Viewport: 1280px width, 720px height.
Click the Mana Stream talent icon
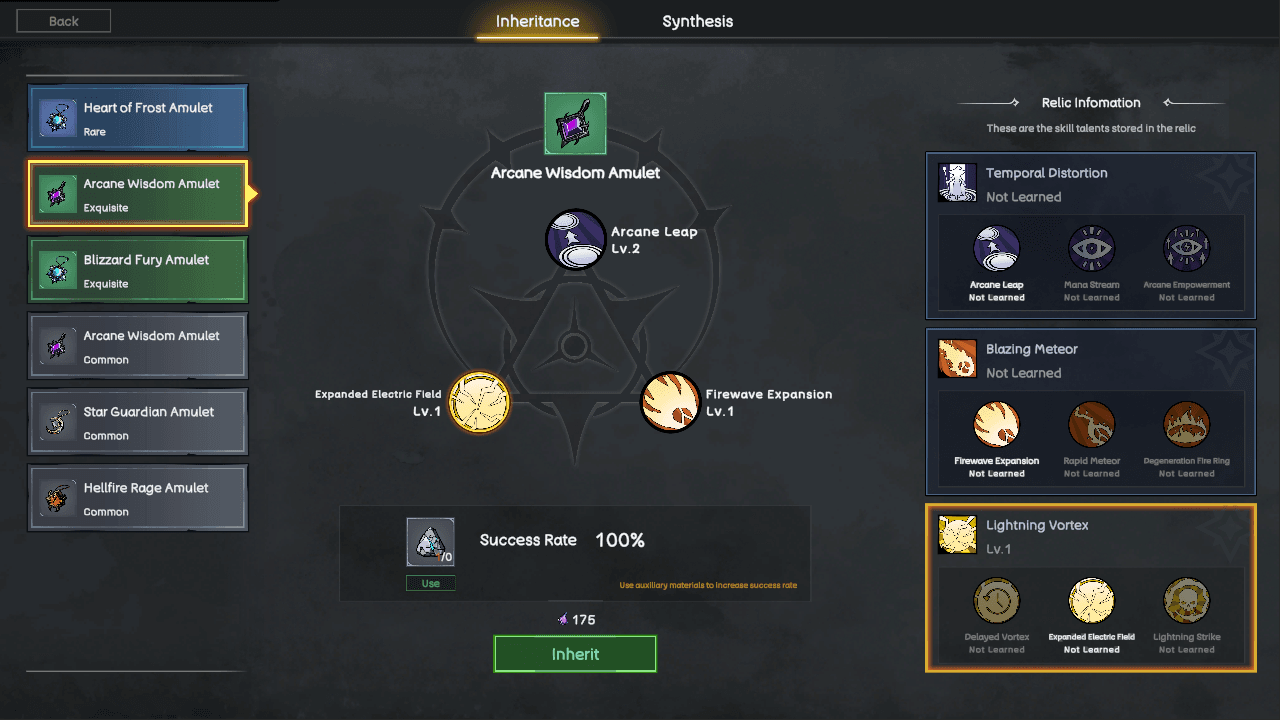[1091, 250]
